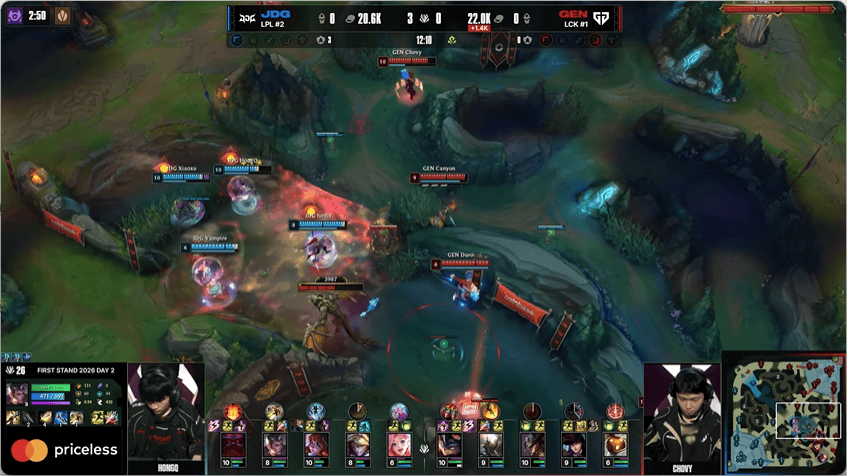Open the Mastercard priceless sponsor banner
Screen dimensions: 847x476
[x=64, y=450]
